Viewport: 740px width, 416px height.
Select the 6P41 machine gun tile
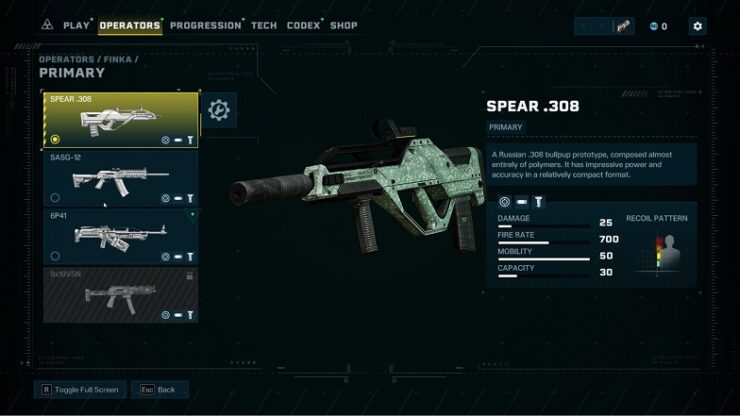[120, 236]
